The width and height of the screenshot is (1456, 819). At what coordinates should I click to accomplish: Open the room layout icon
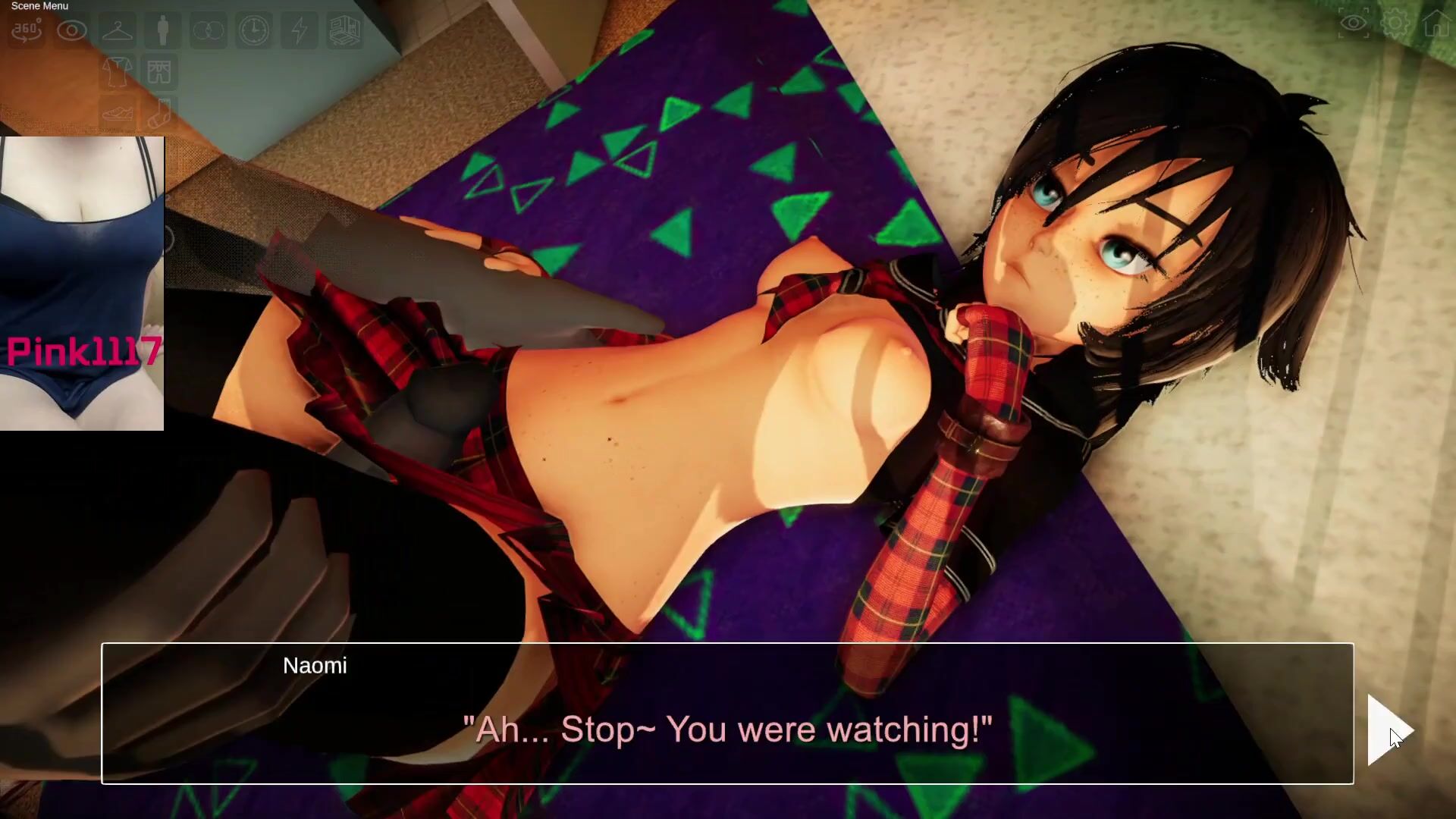344,30
